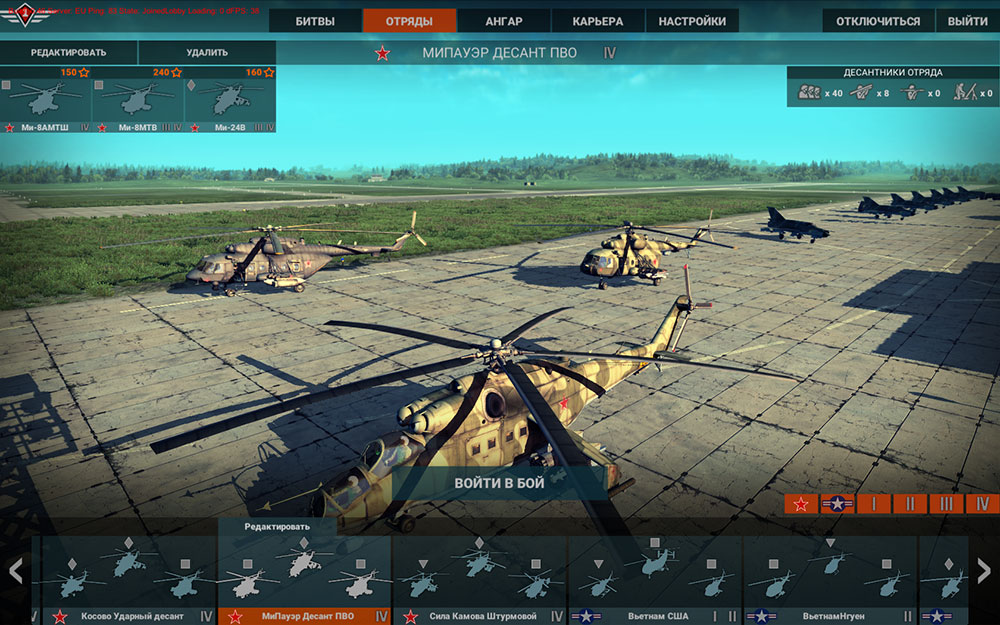Switch to the АНГАР tab
Viewport: 1000px width, 625px height.
tap(503, 21)
